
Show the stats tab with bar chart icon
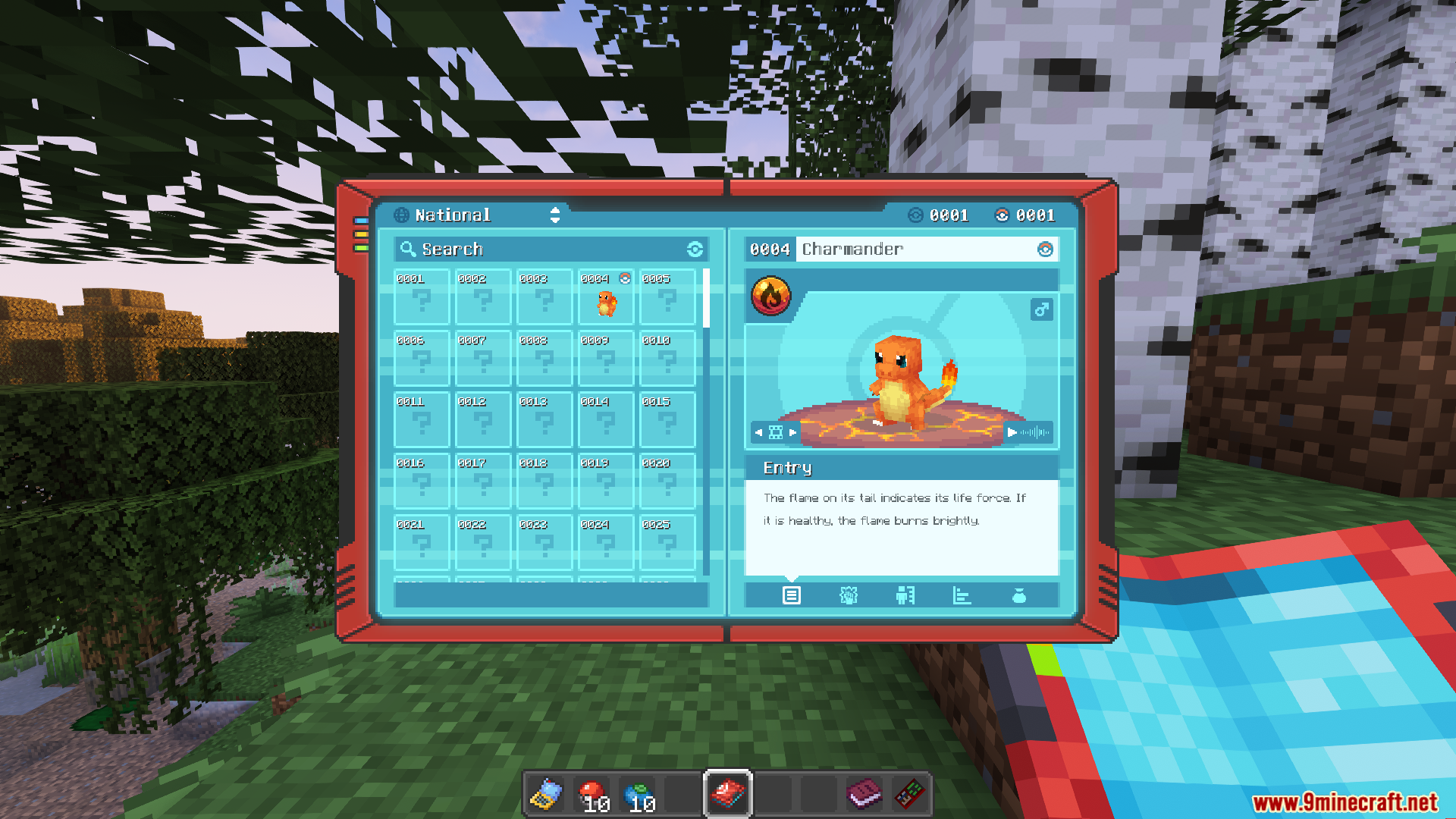coord(962,596)
